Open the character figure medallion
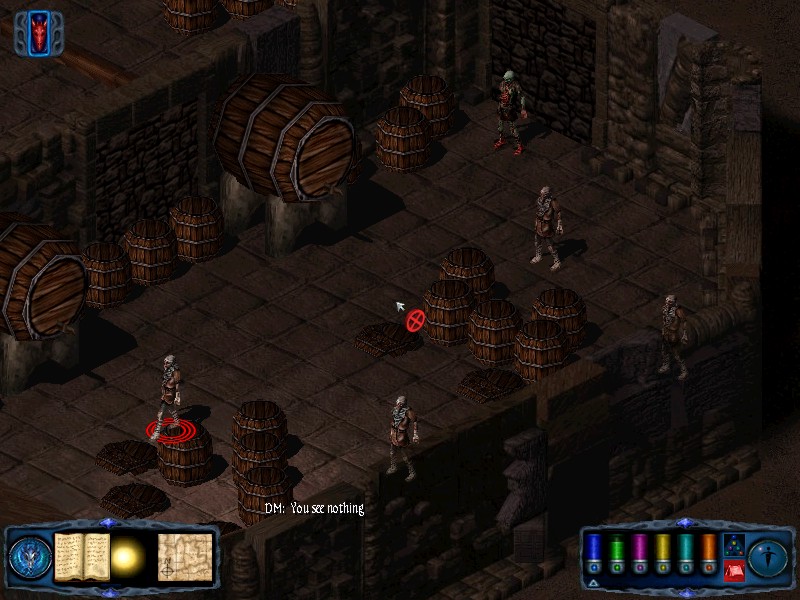Image resolution: width=800 pixels, height=600 pixels. (768, 557)
